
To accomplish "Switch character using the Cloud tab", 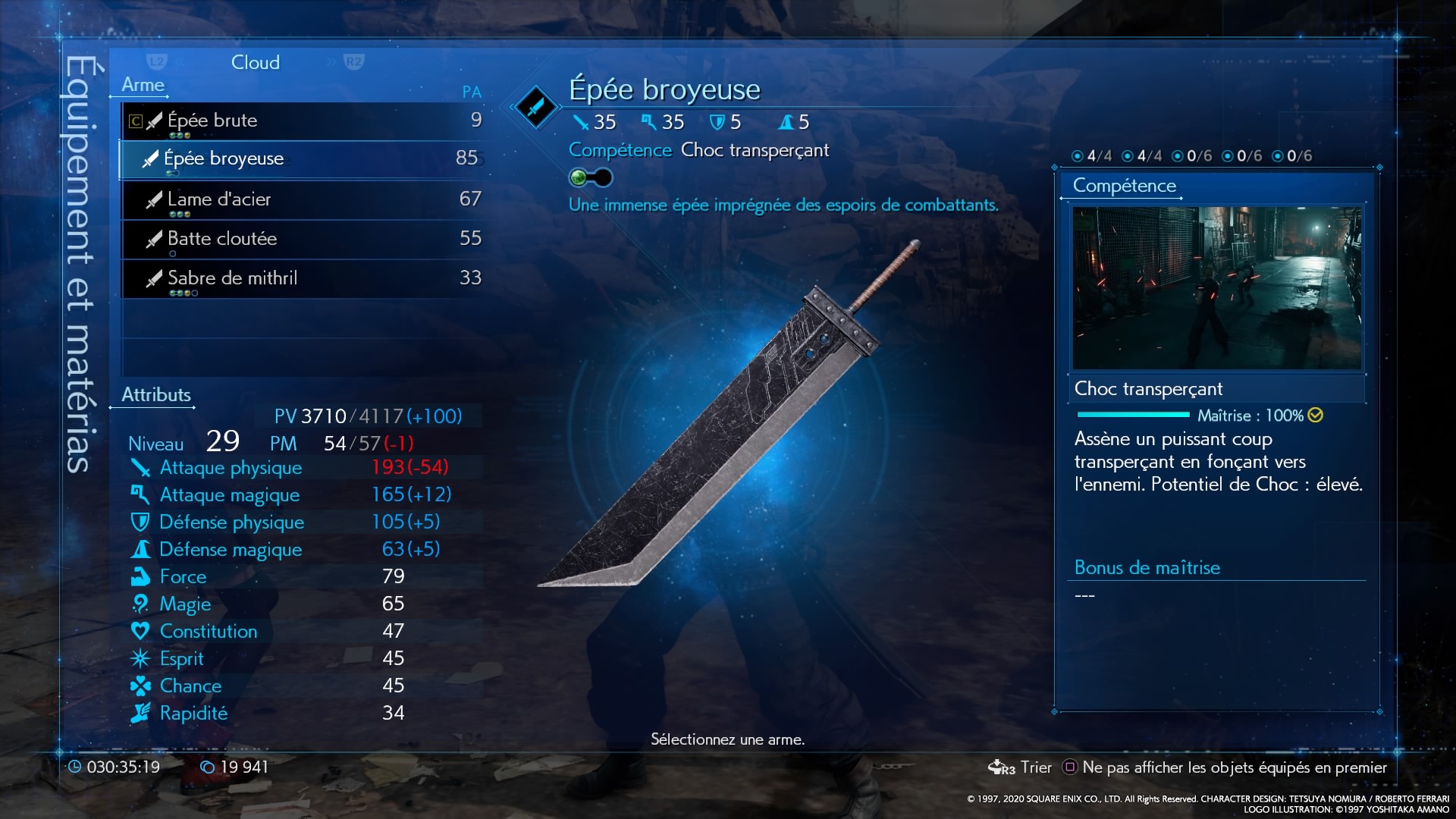I will pyautogui.click(x=255, y=62).
